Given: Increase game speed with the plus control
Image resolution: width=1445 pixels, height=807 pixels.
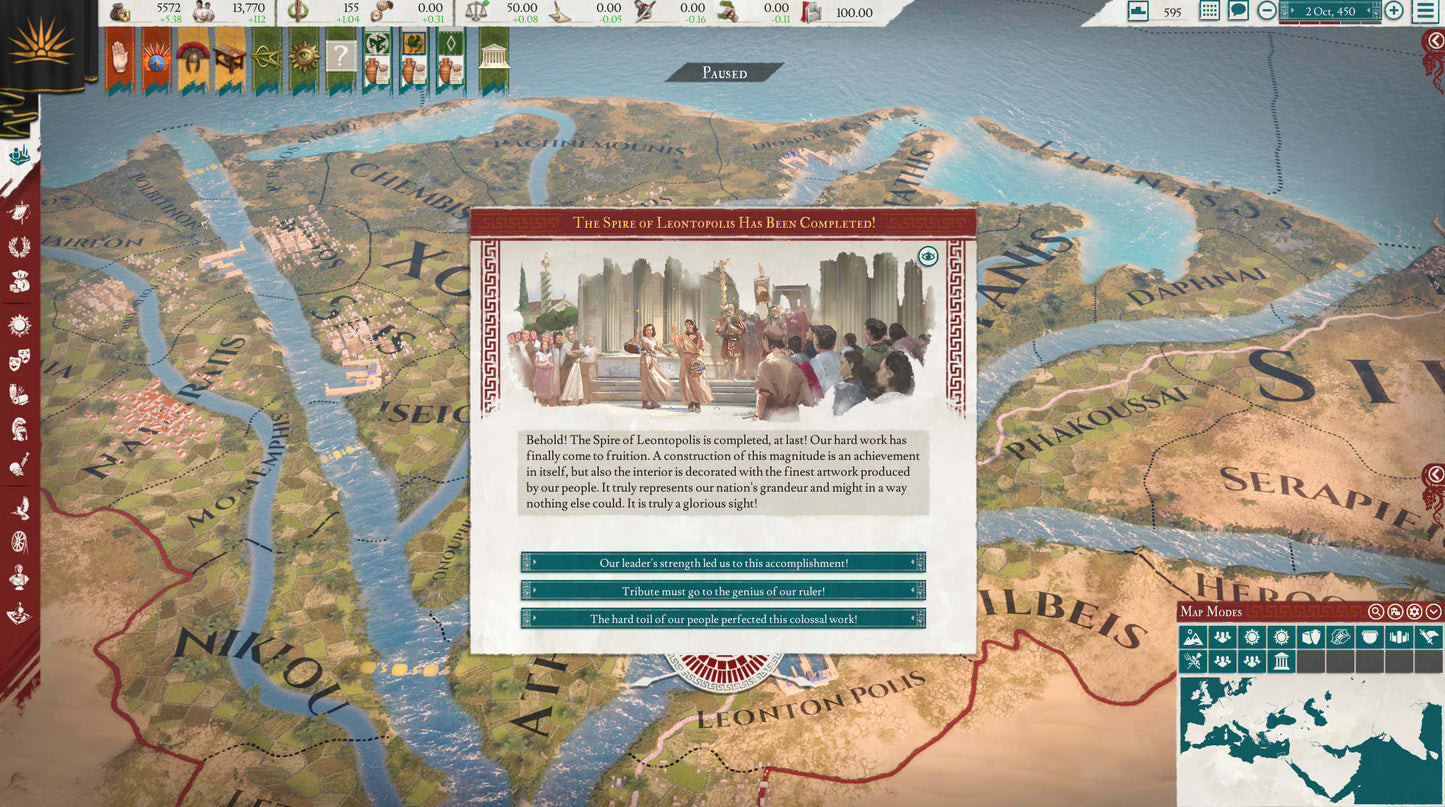Looking at the screenshot, I should [x=1391, y=12].
